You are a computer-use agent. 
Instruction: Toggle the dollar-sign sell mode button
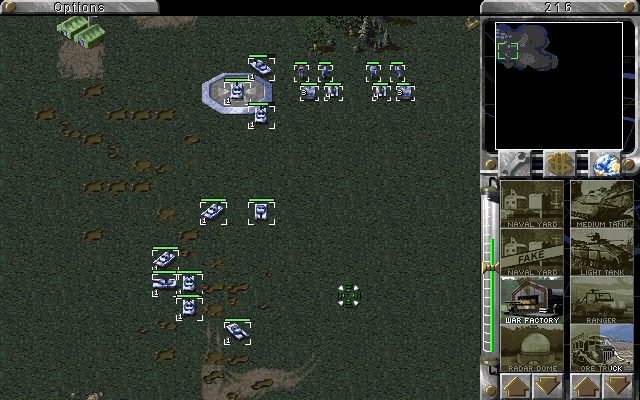tap(559, 164)
